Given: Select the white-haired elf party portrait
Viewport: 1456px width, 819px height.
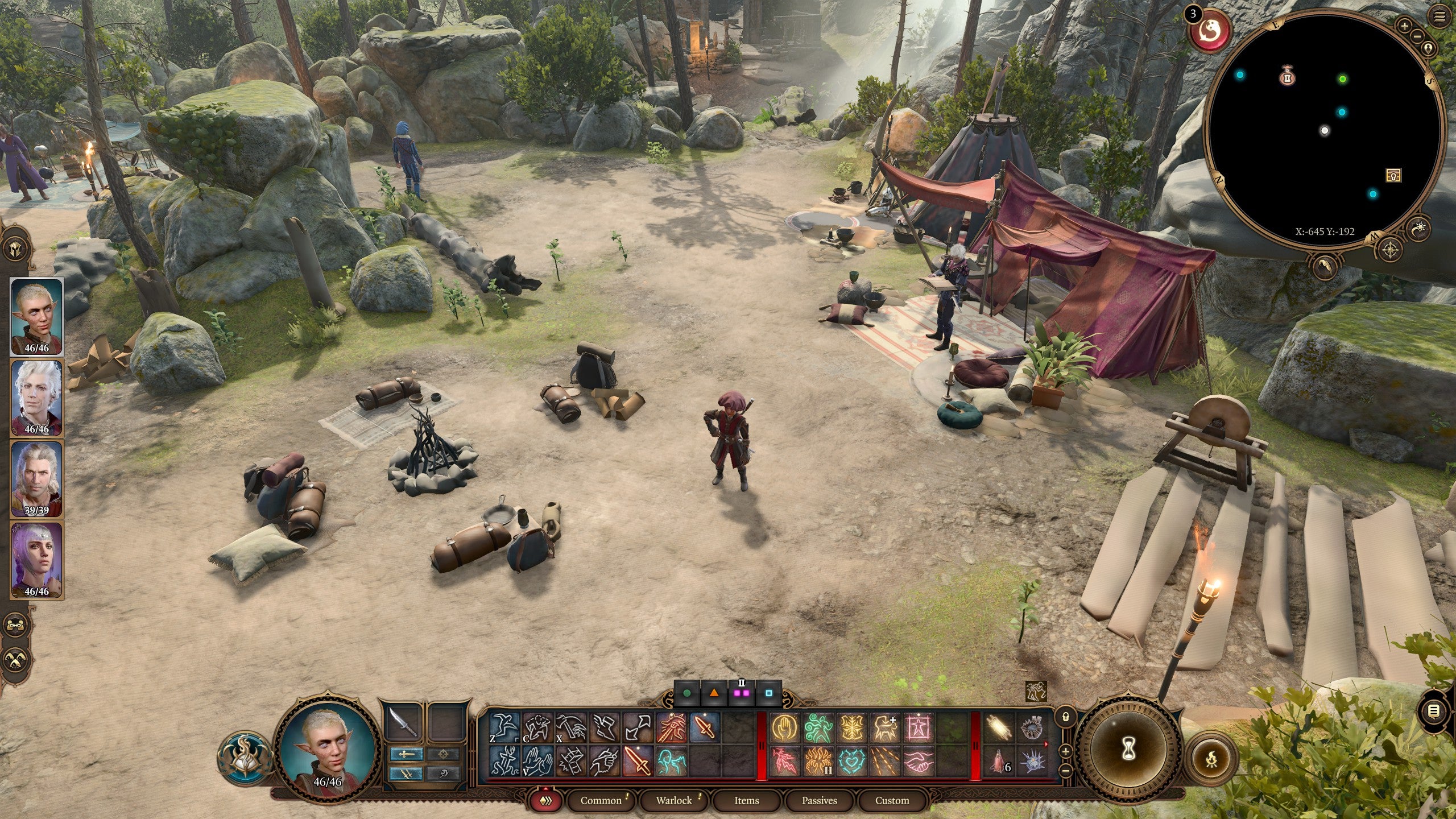Looking at the screenshot, I should click(x=36, y=398).
